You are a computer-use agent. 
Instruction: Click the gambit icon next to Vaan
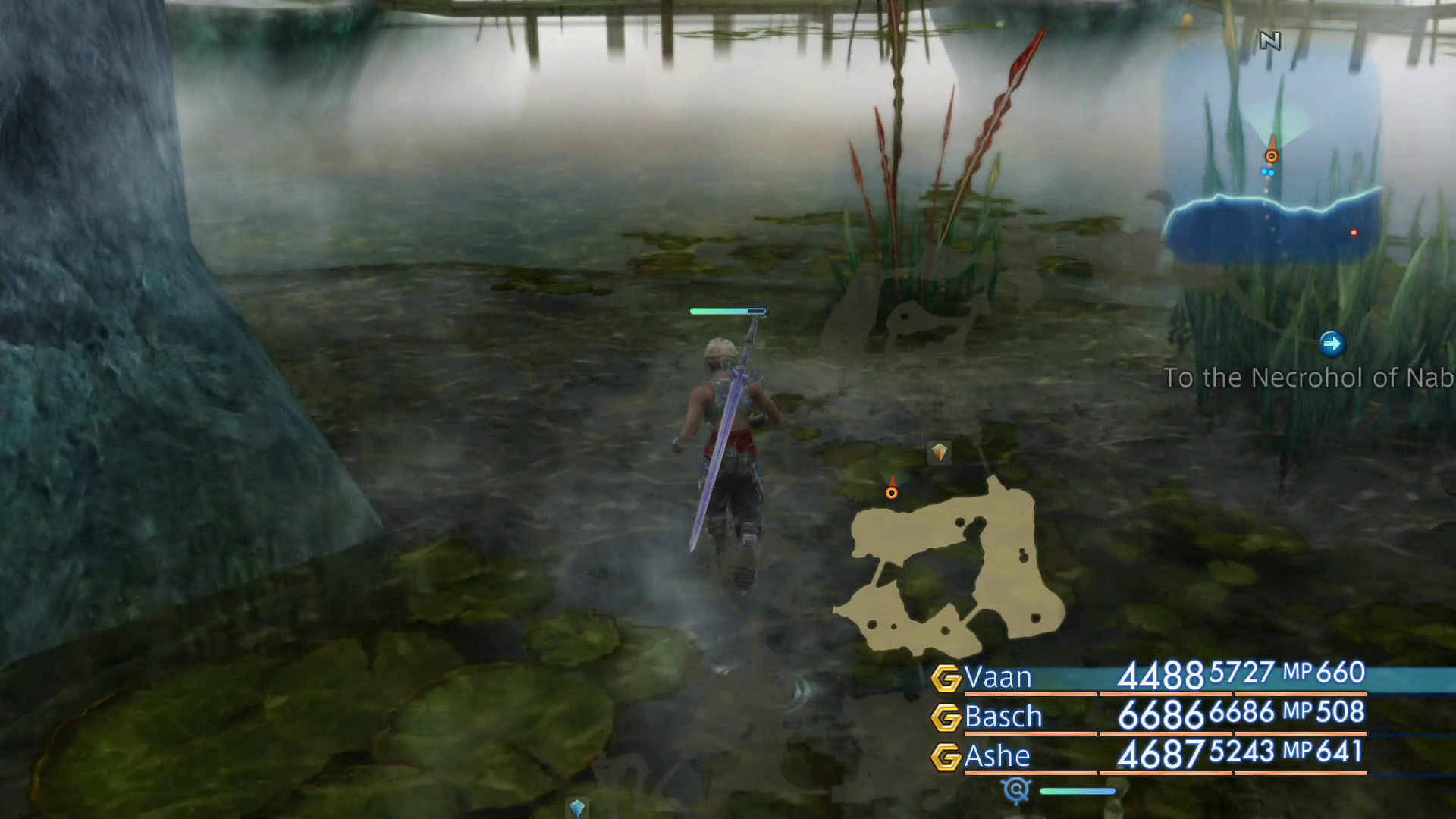946,677
